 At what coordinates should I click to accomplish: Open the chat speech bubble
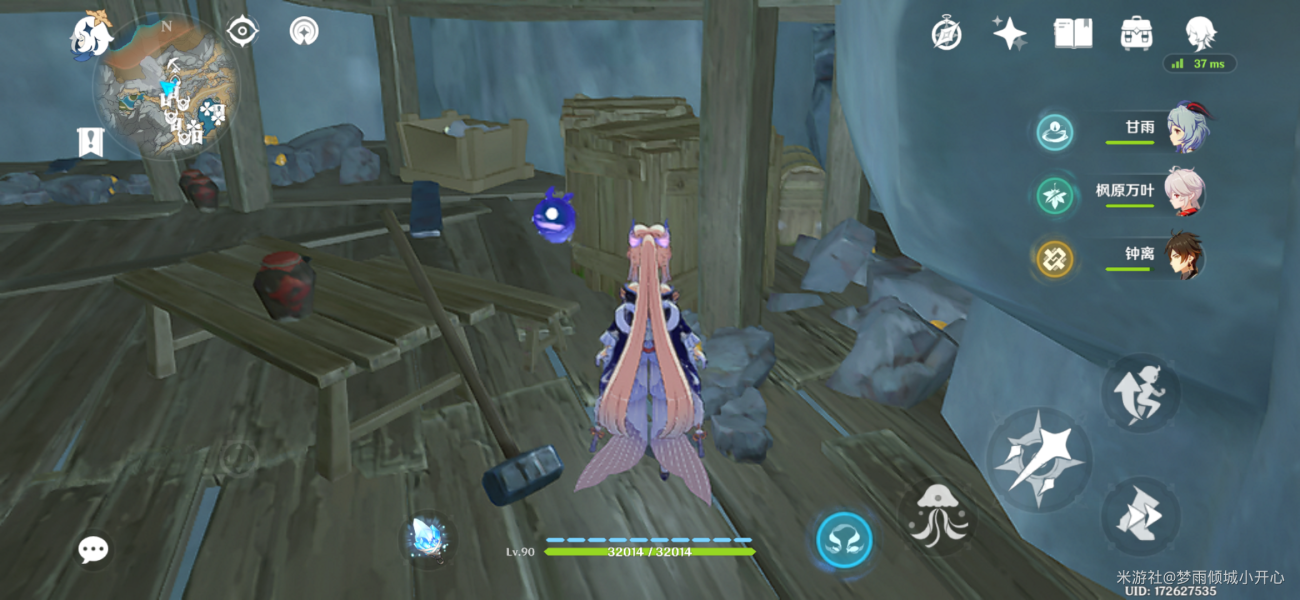94,548
